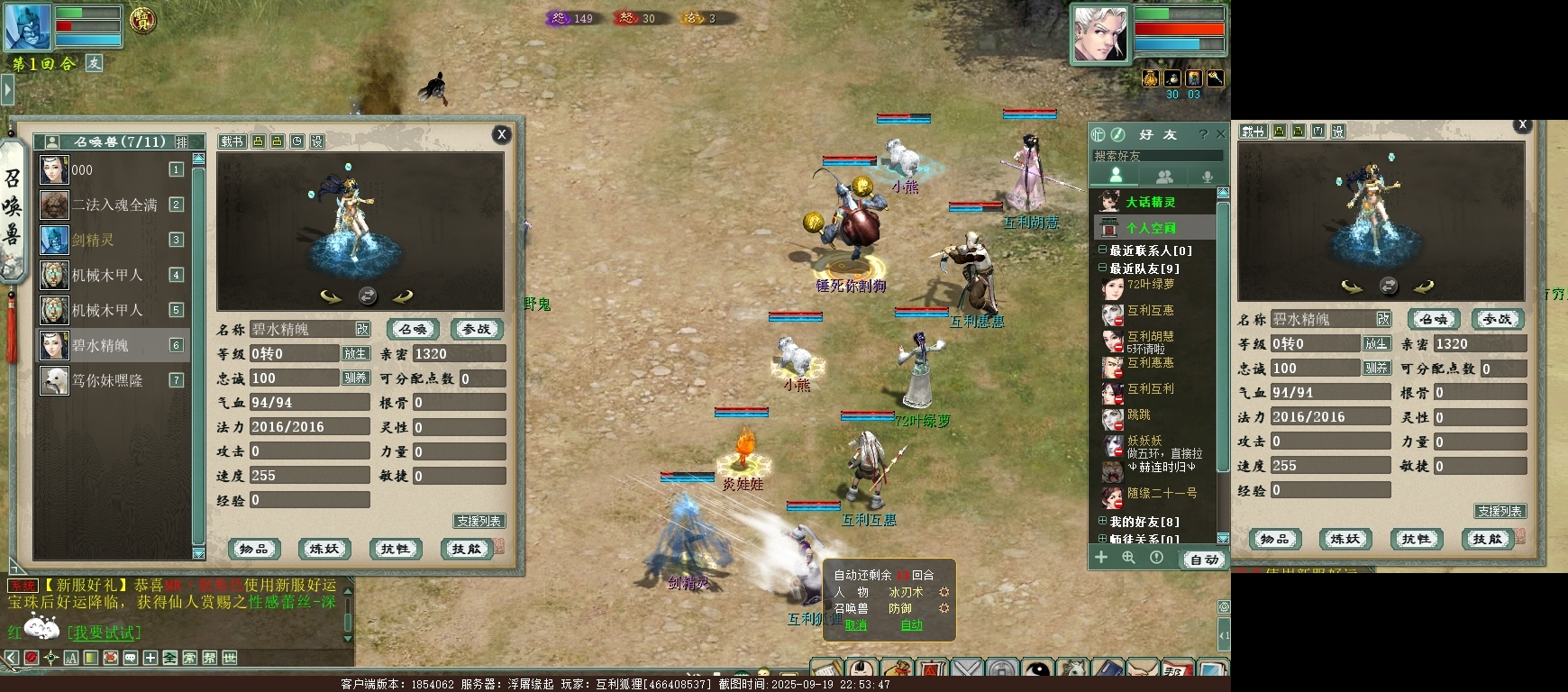Screen dimensions: 1568x692
Task: Choose friend 随缘二十一号
Action: click(x=1162, y=494)
